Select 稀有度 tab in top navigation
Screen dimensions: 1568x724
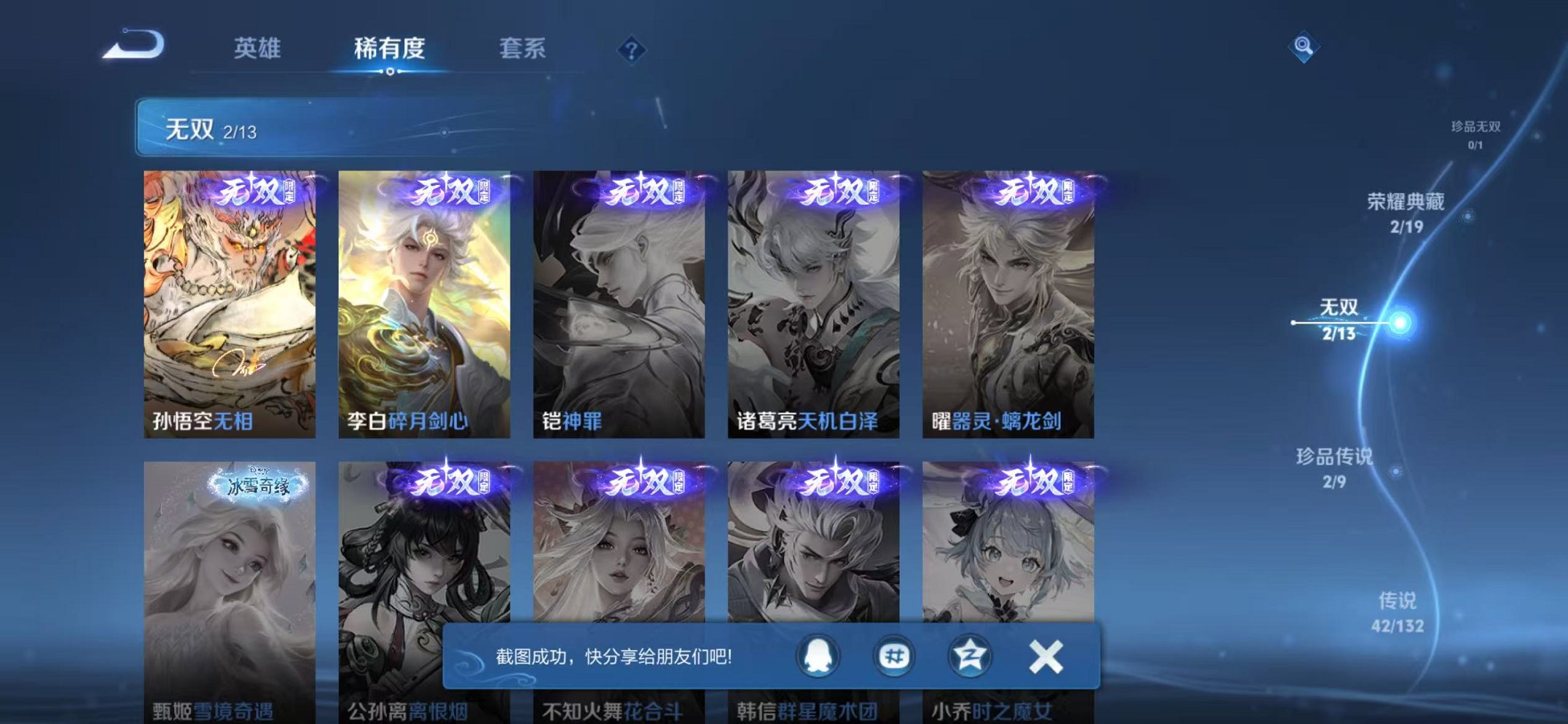389,48
